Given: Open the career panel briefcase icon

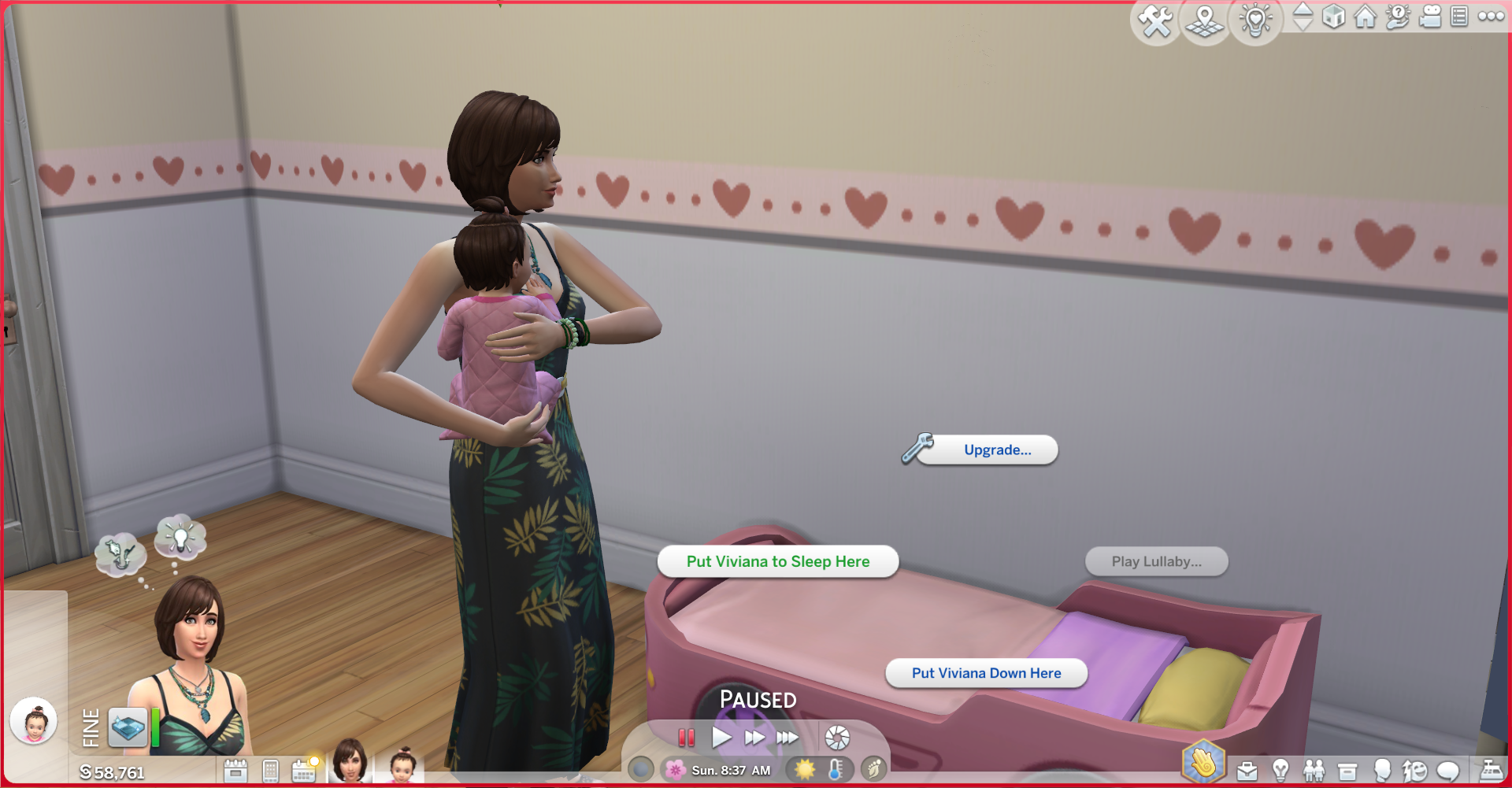Looking at the screenshot, I should 1247,770.
